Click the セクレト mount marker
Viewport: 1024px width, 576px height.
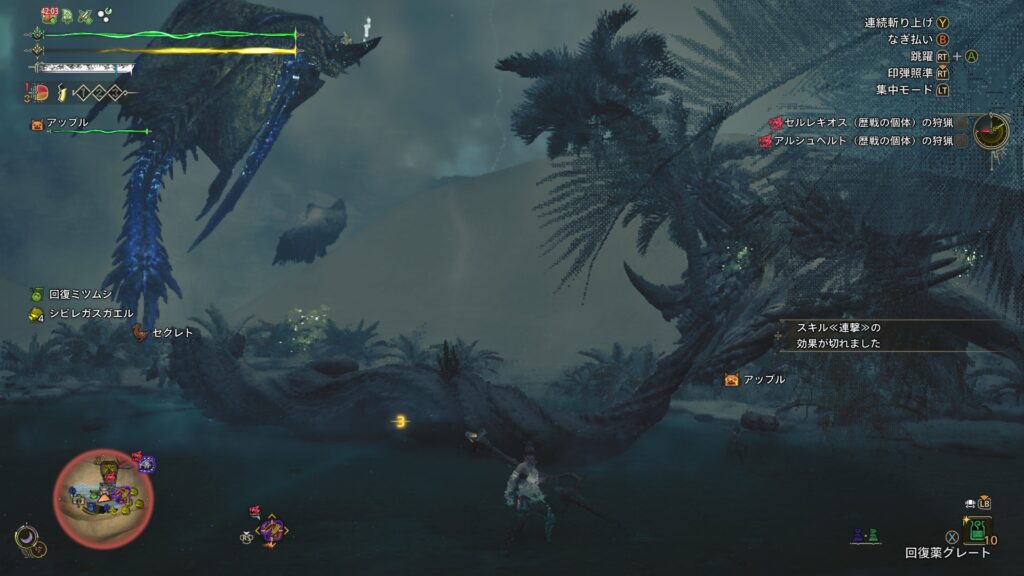pyautogui.click(x=166, y=333)
